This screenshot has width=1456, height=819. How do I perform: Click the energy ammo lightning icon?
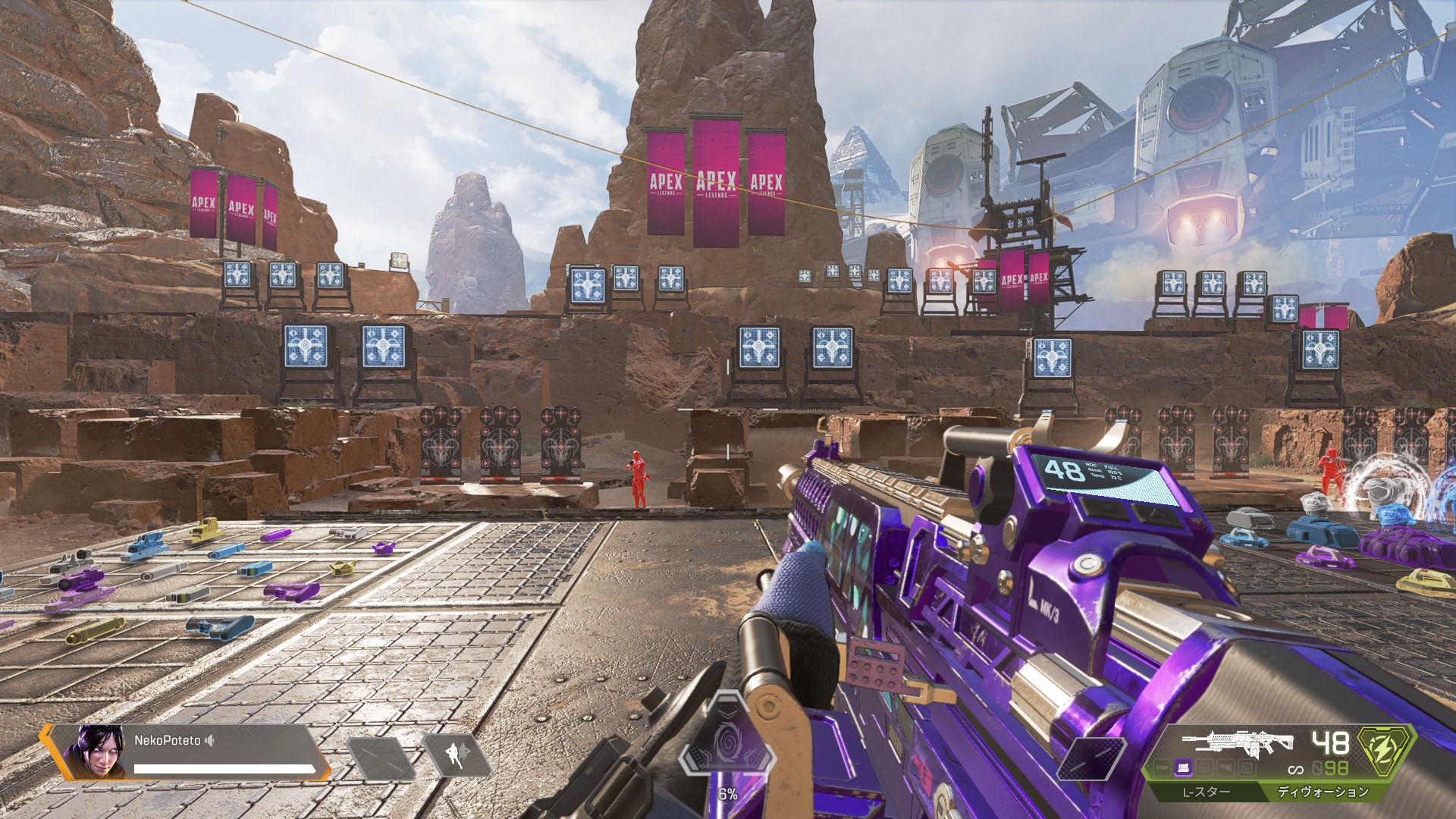[1385, 749]
